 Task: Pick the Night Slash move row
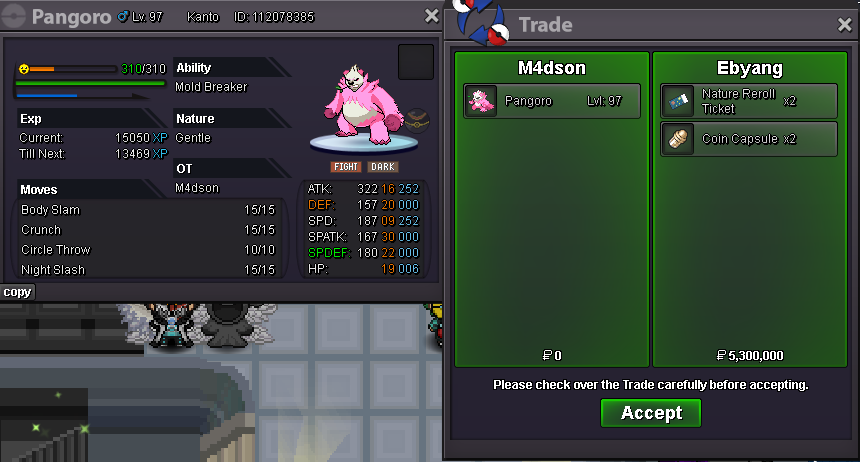pos(150,270)
